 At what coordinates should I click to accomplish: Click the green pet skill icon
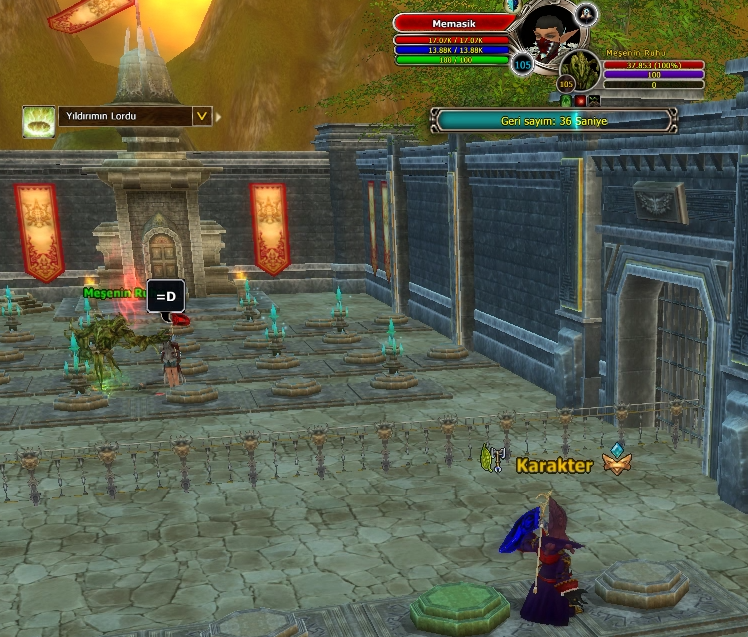(566, 100)
